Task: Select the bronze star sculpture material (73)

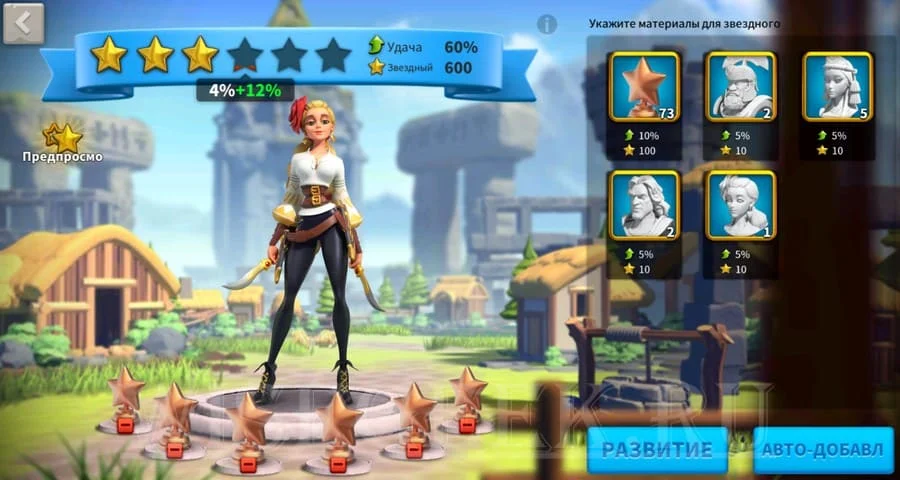Action: point(645,87)
